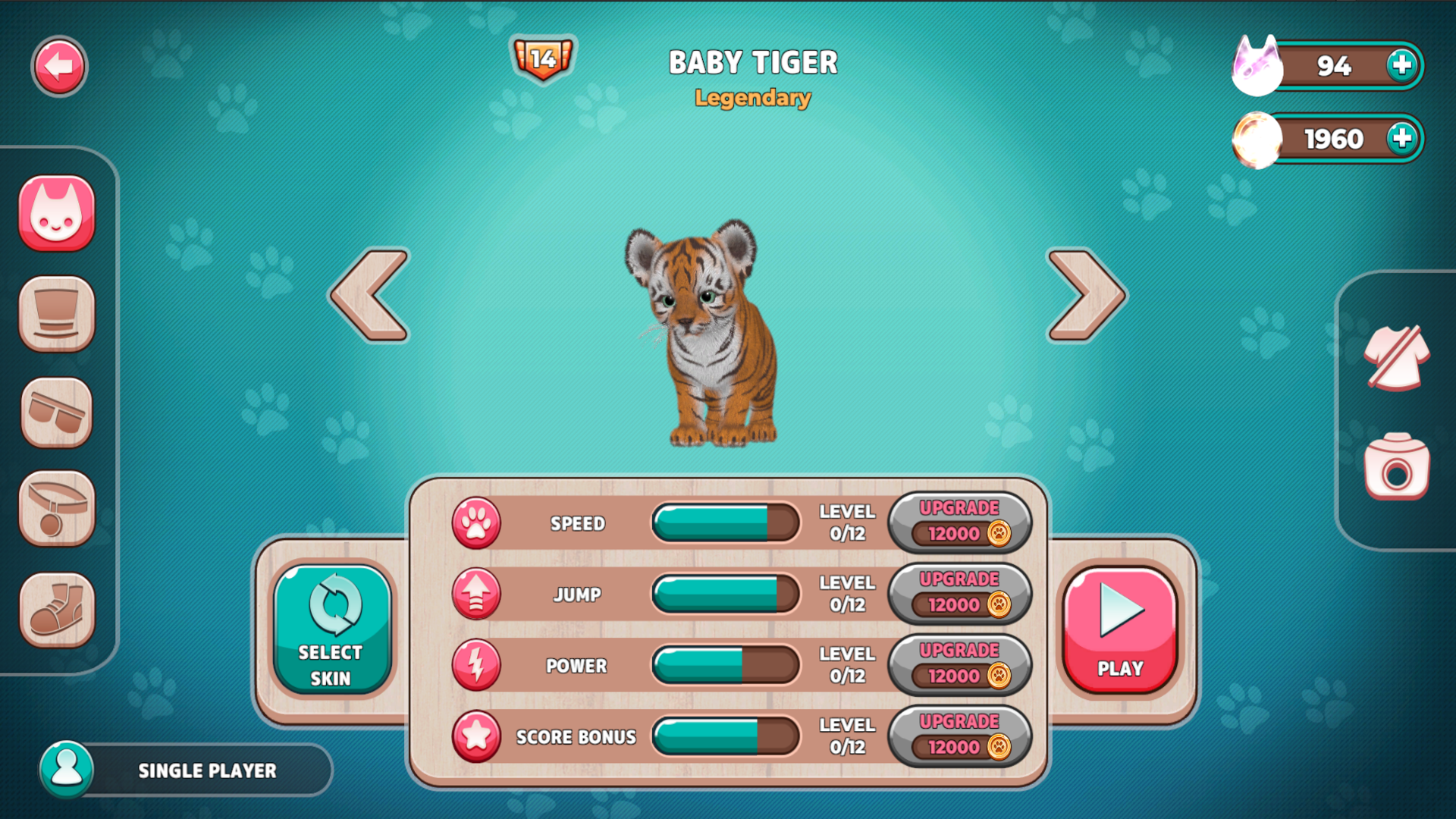This screenshot has height=819, width=1456.
Task: Browse to the next pet with right arrow
Action: [x=1086, y=296]
